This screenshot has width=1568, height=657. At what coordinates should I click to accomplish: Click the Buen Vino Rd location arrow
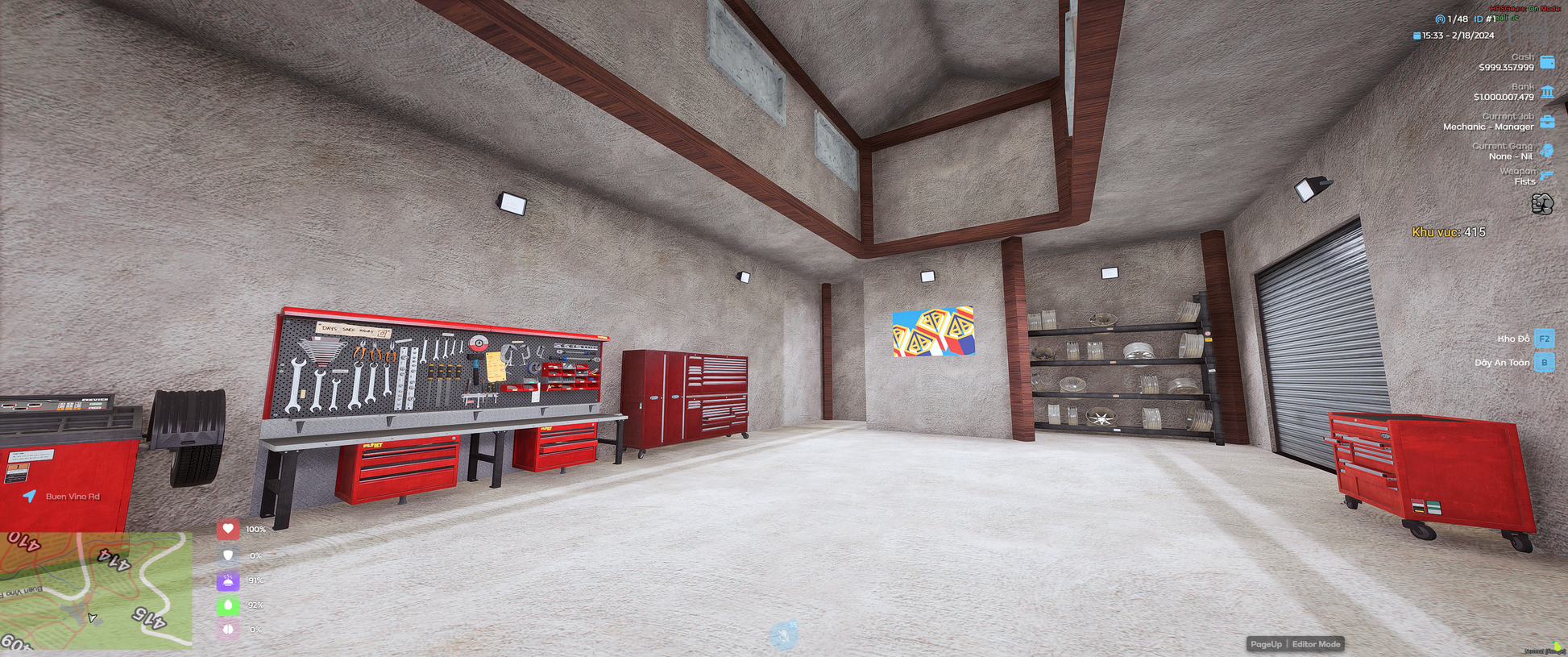pos(30,496)
